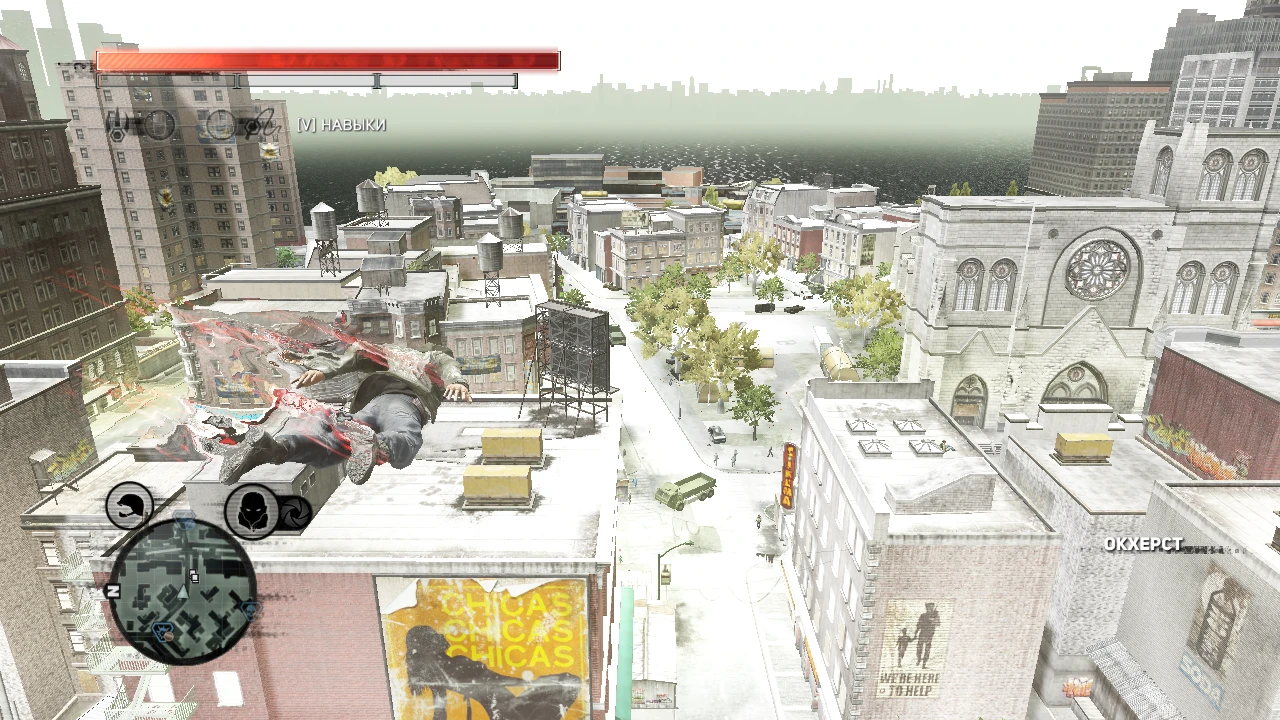
Task: Select the claw power icon in the top HUD
Action: 118,124
